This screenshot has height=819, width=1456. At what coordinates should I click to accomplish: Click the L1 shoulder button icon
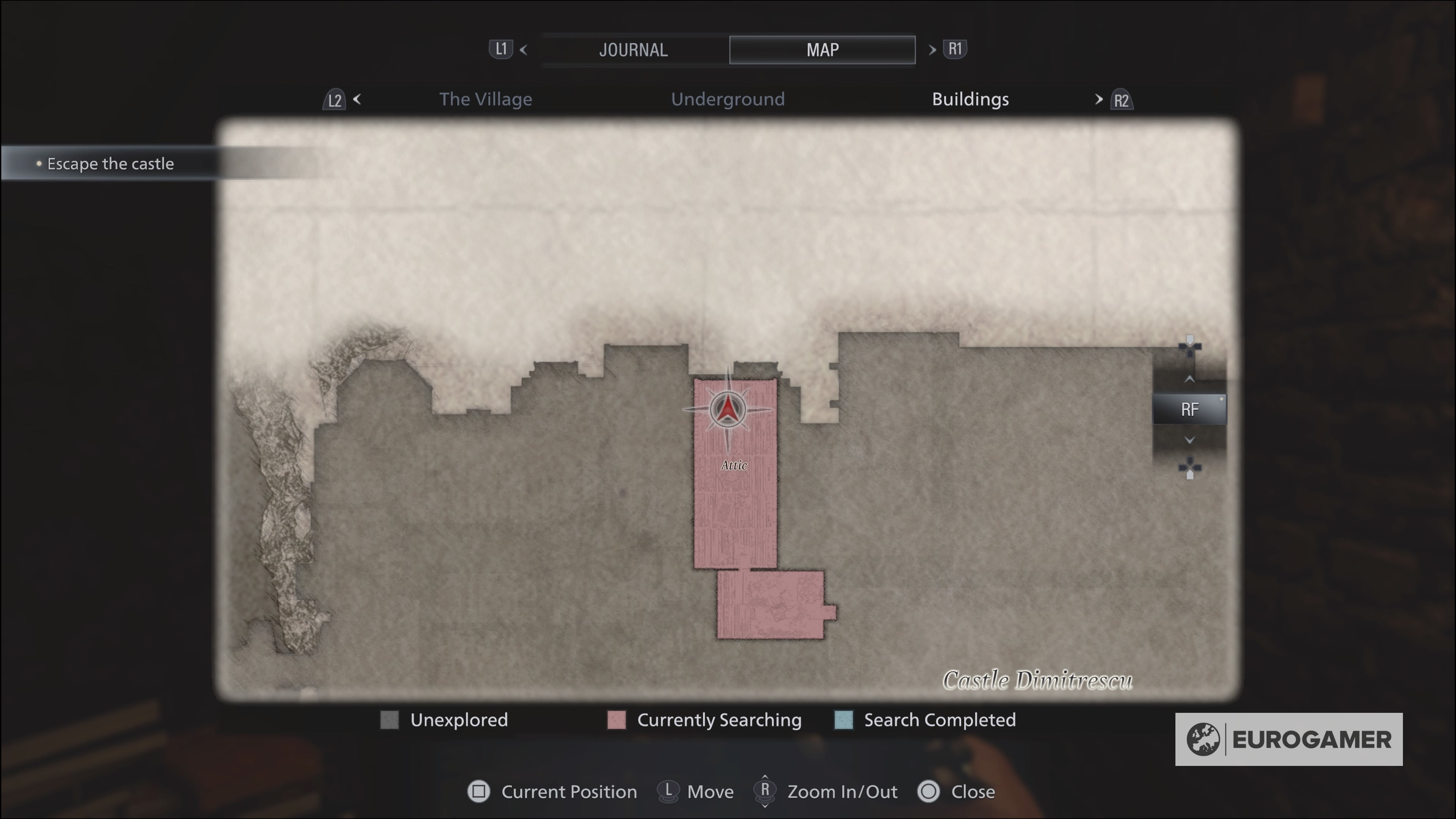[x=501, y=49]
